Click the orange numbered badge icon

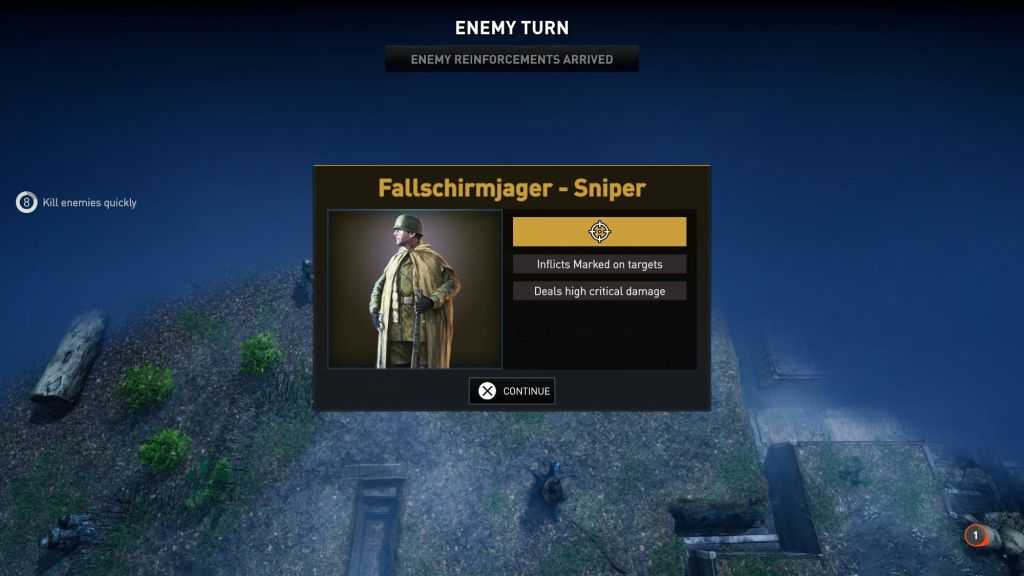[975, 536]
